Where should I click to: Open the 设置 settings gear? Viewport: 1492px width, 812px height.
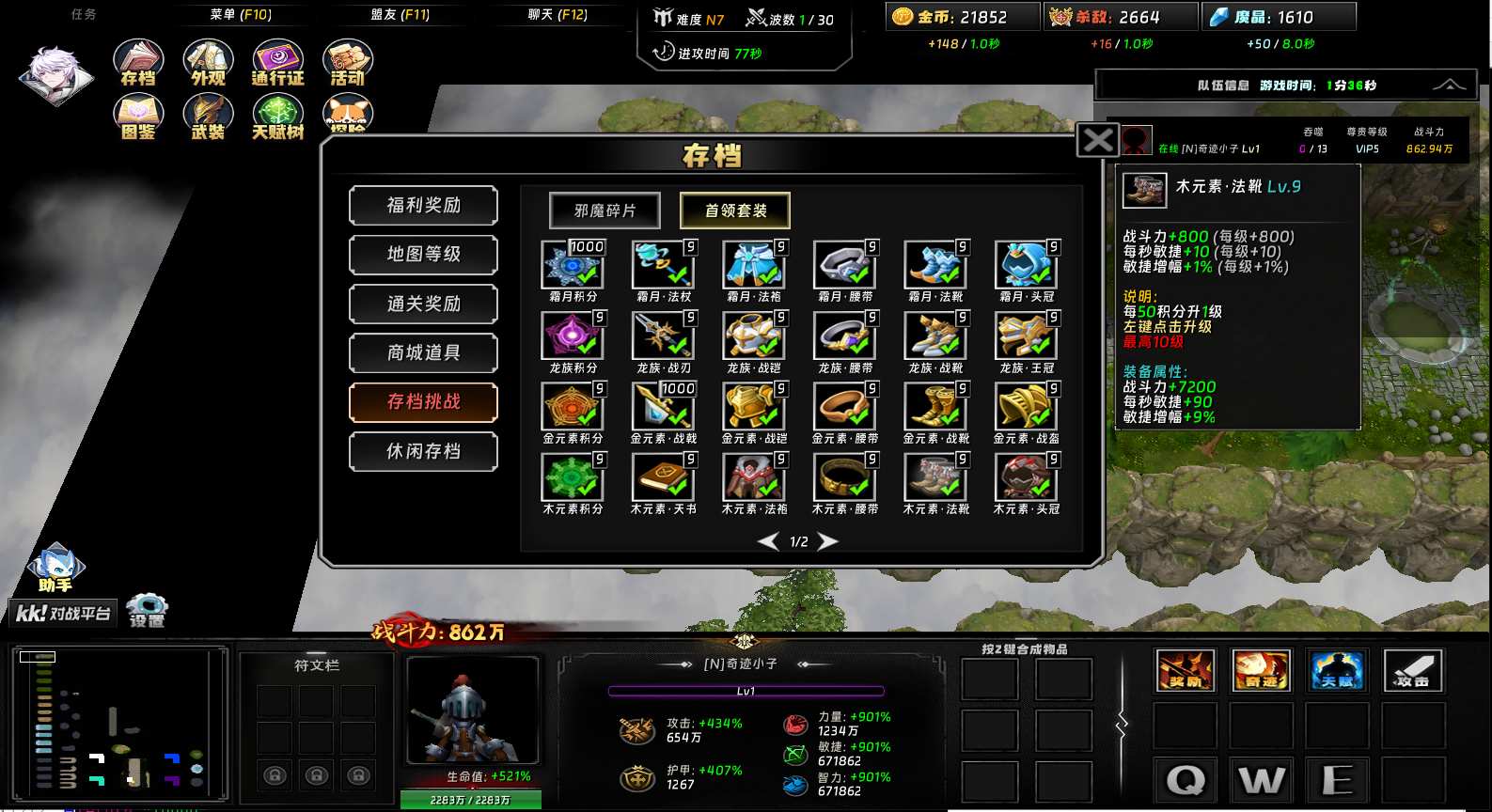[147, 609]
